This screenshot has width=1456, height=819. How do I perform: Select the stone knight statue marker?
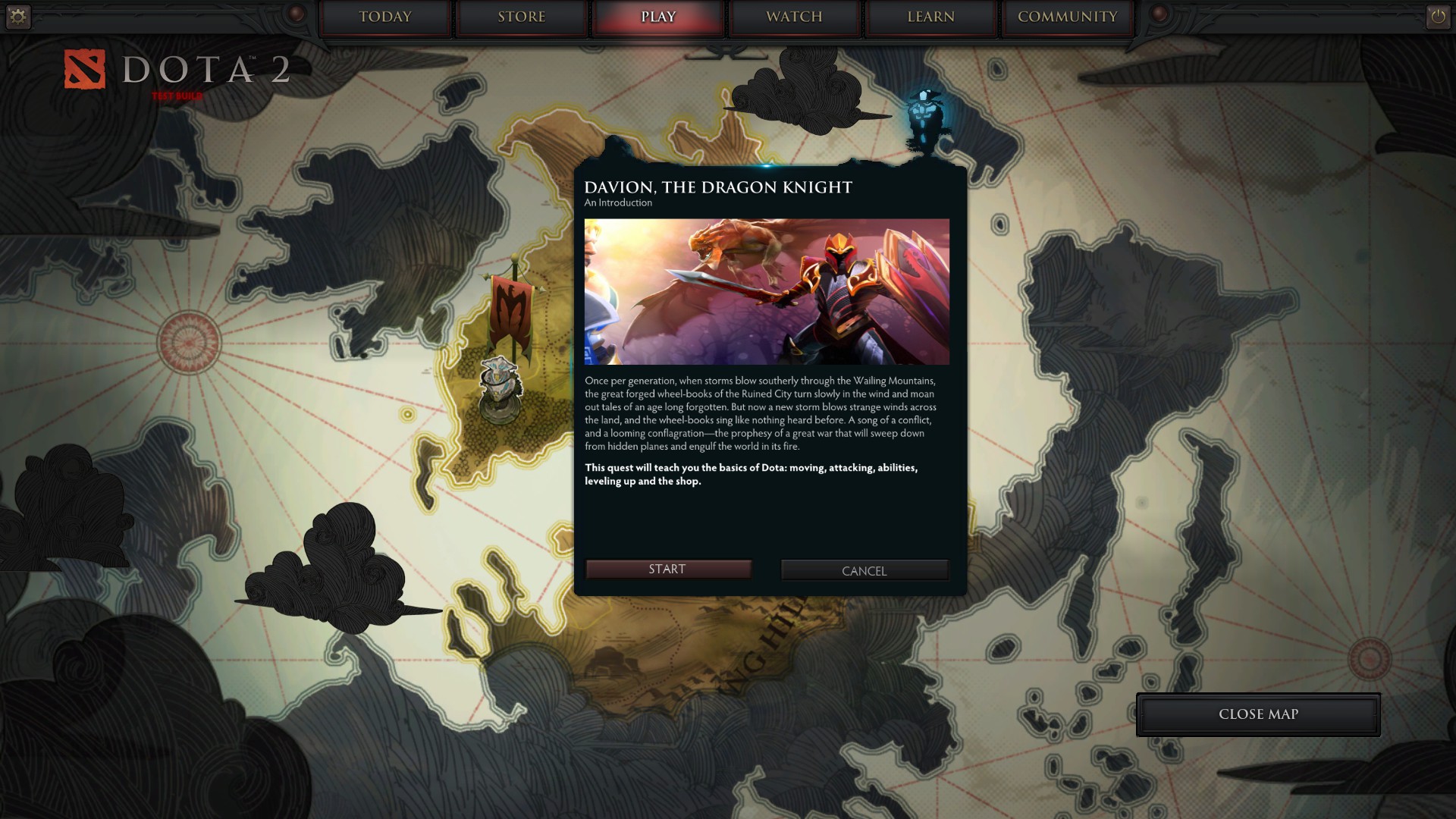(x=500, y=388)
